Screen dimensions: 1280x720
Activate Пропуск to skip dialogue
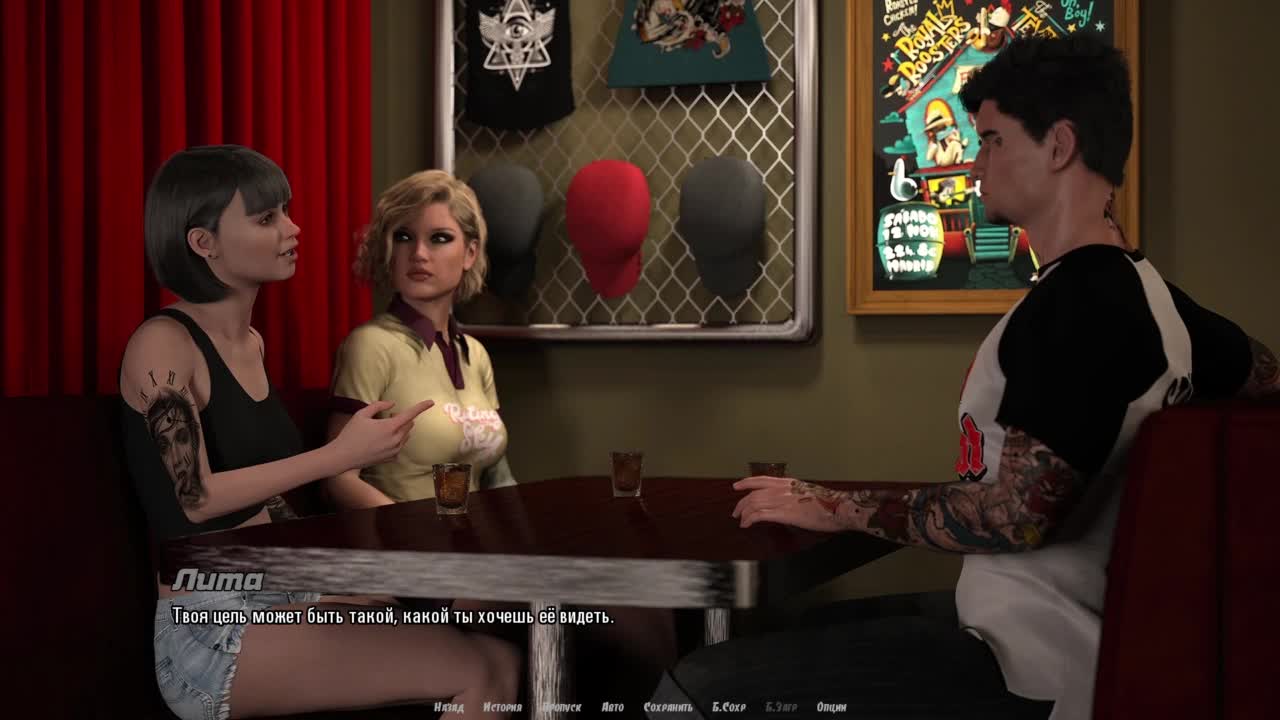561,707
